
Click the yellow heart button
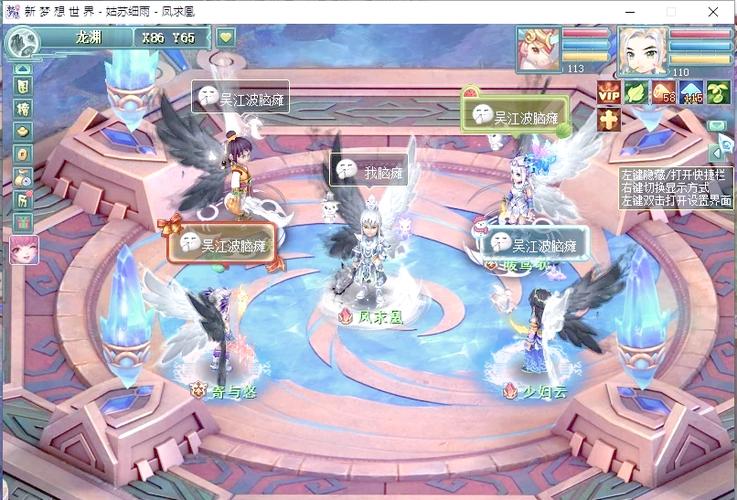(226, 37)
